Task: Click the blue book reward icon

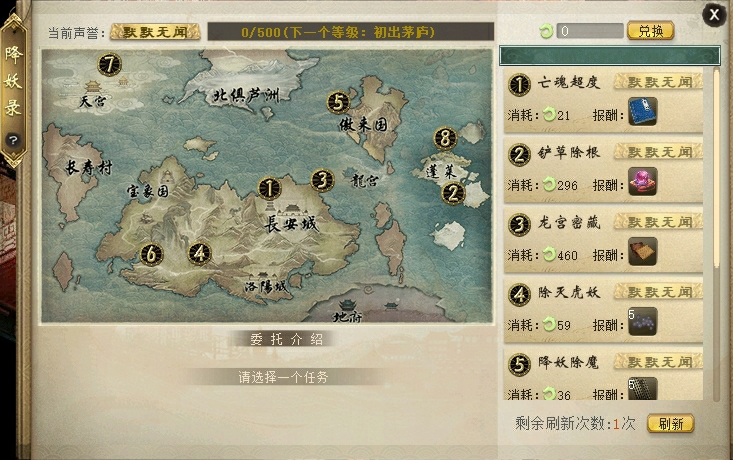Action: coord(642,112)
